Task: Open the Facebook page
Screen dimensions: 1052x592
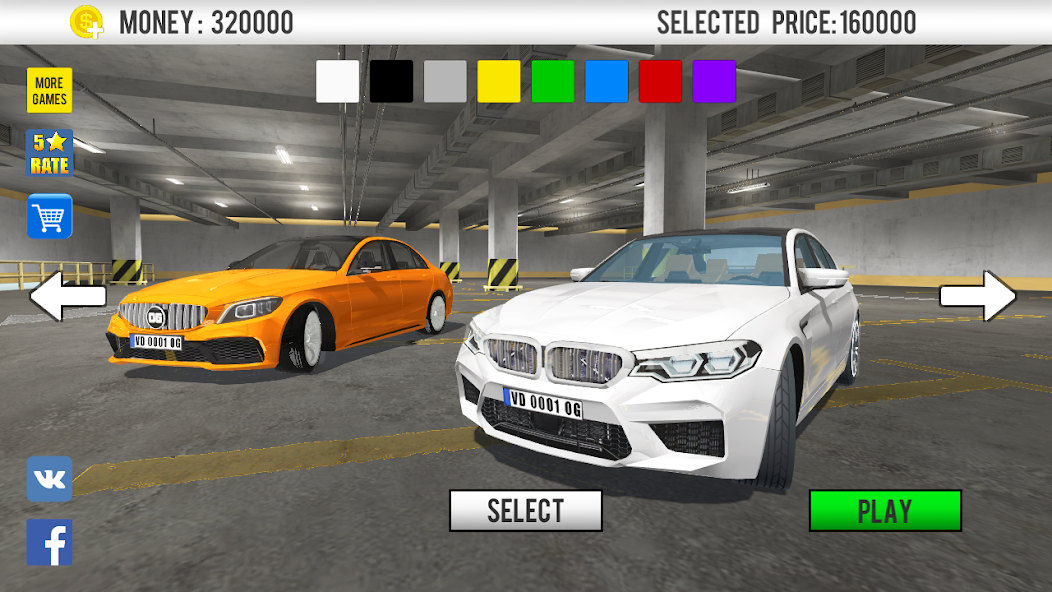Action: coord(49,542)
